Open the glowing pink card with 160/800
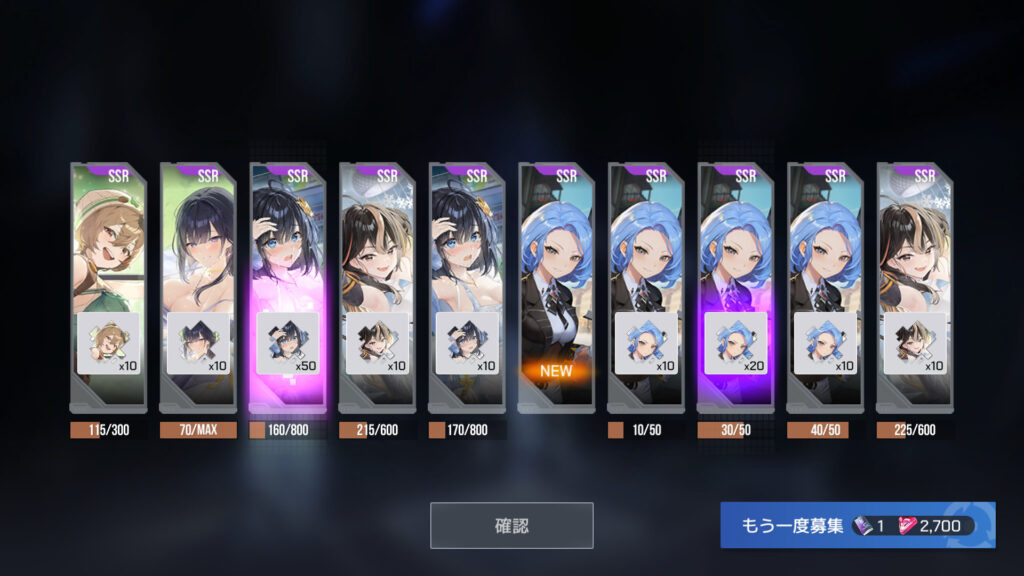The image size is (1024, 576). [x=287, y=285]
